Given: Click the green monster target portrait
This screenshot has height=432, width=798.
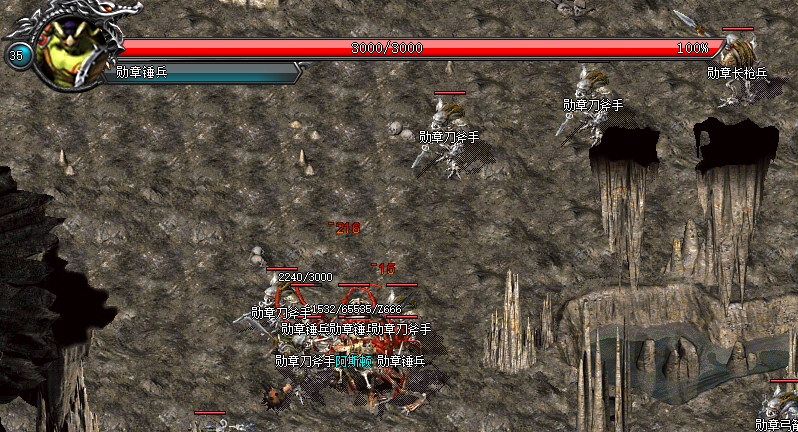Looking at the screenshot, I should (x=70, y=52).
